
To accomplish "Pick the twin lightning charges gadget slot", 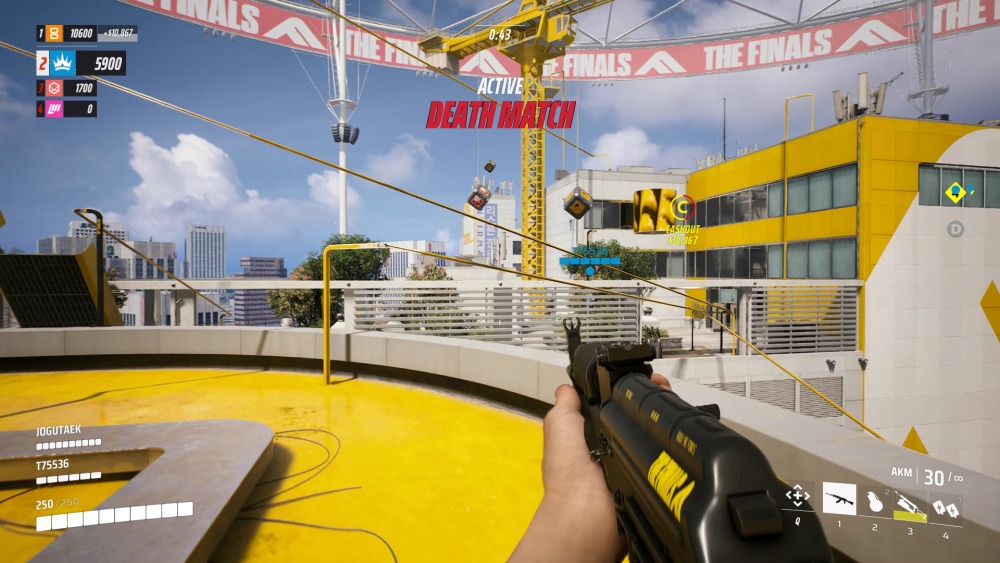I will click(x=944, y=507).
